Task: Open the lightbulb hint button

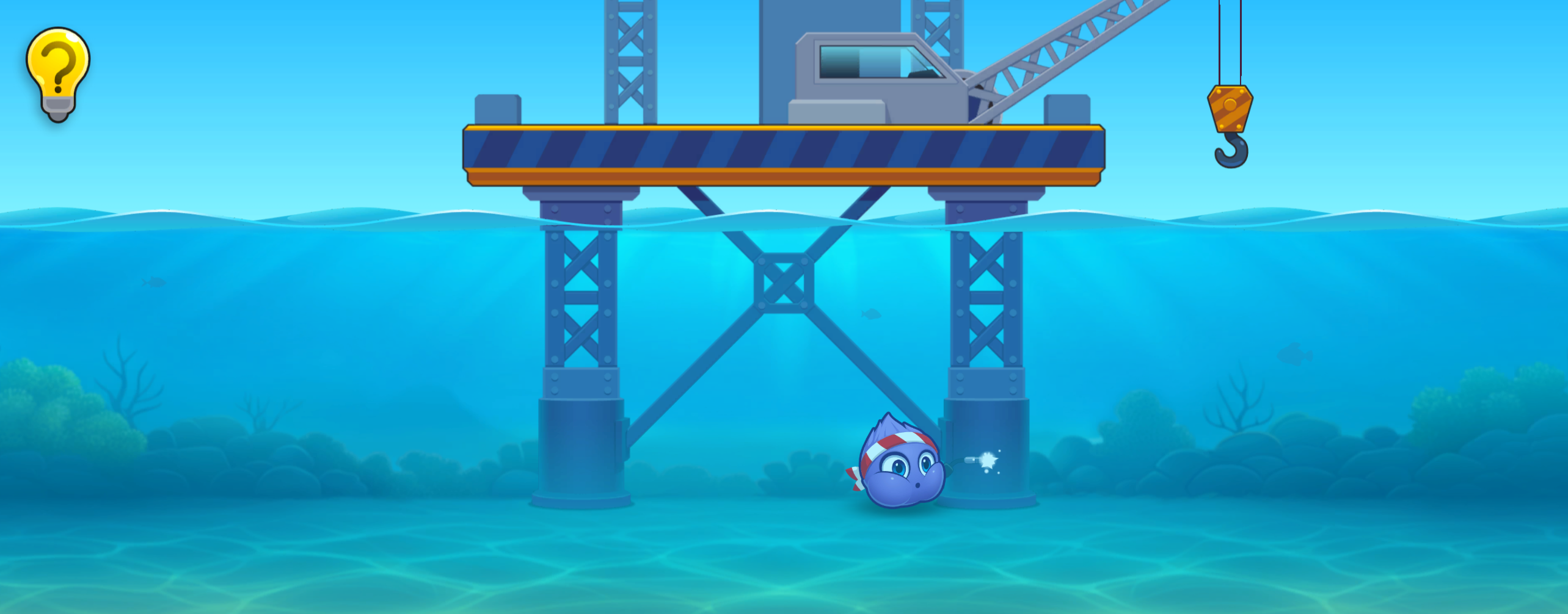Action: 58,72
